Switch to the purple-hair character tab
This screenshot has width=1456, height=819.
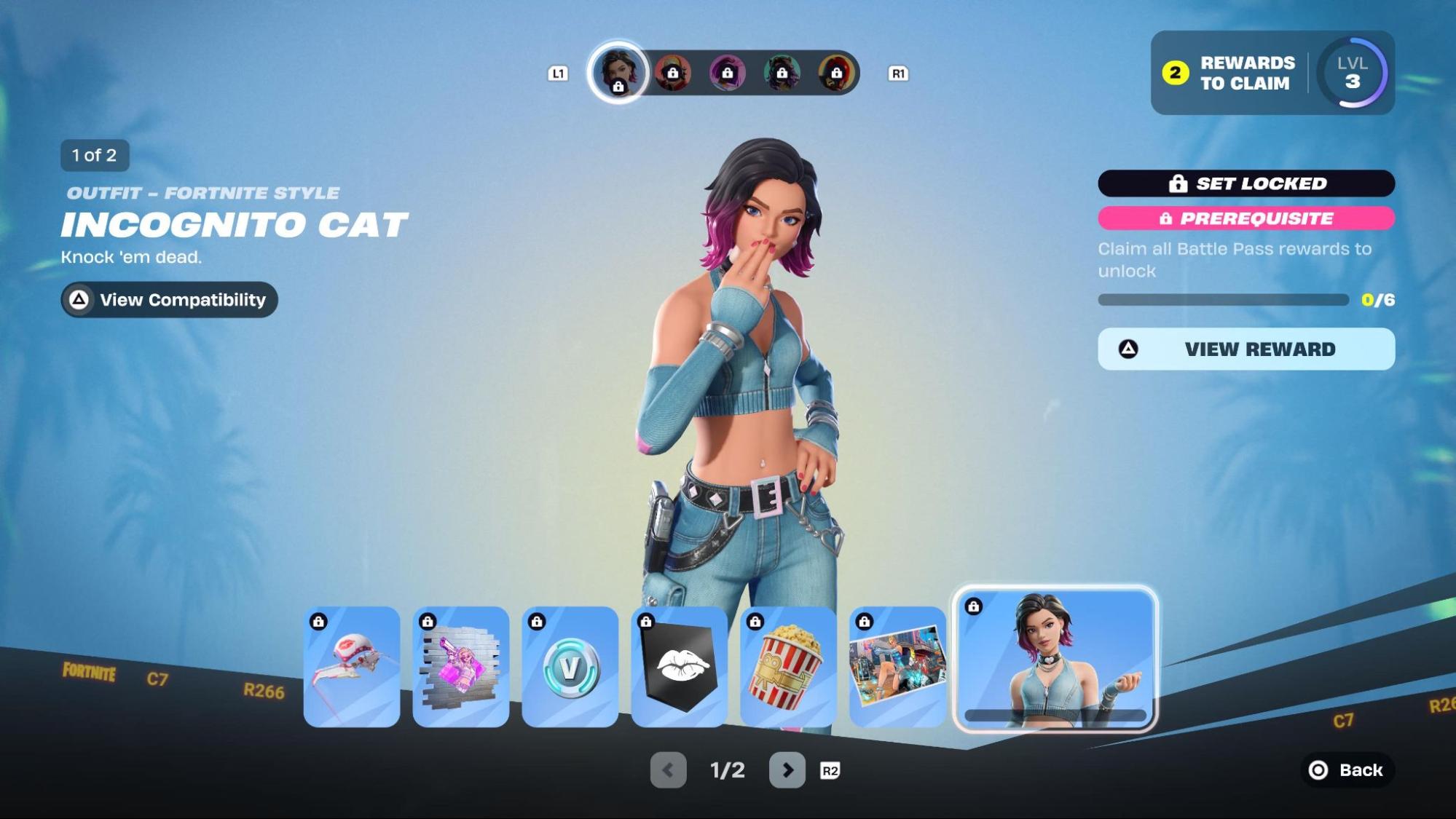pos(727,73)
